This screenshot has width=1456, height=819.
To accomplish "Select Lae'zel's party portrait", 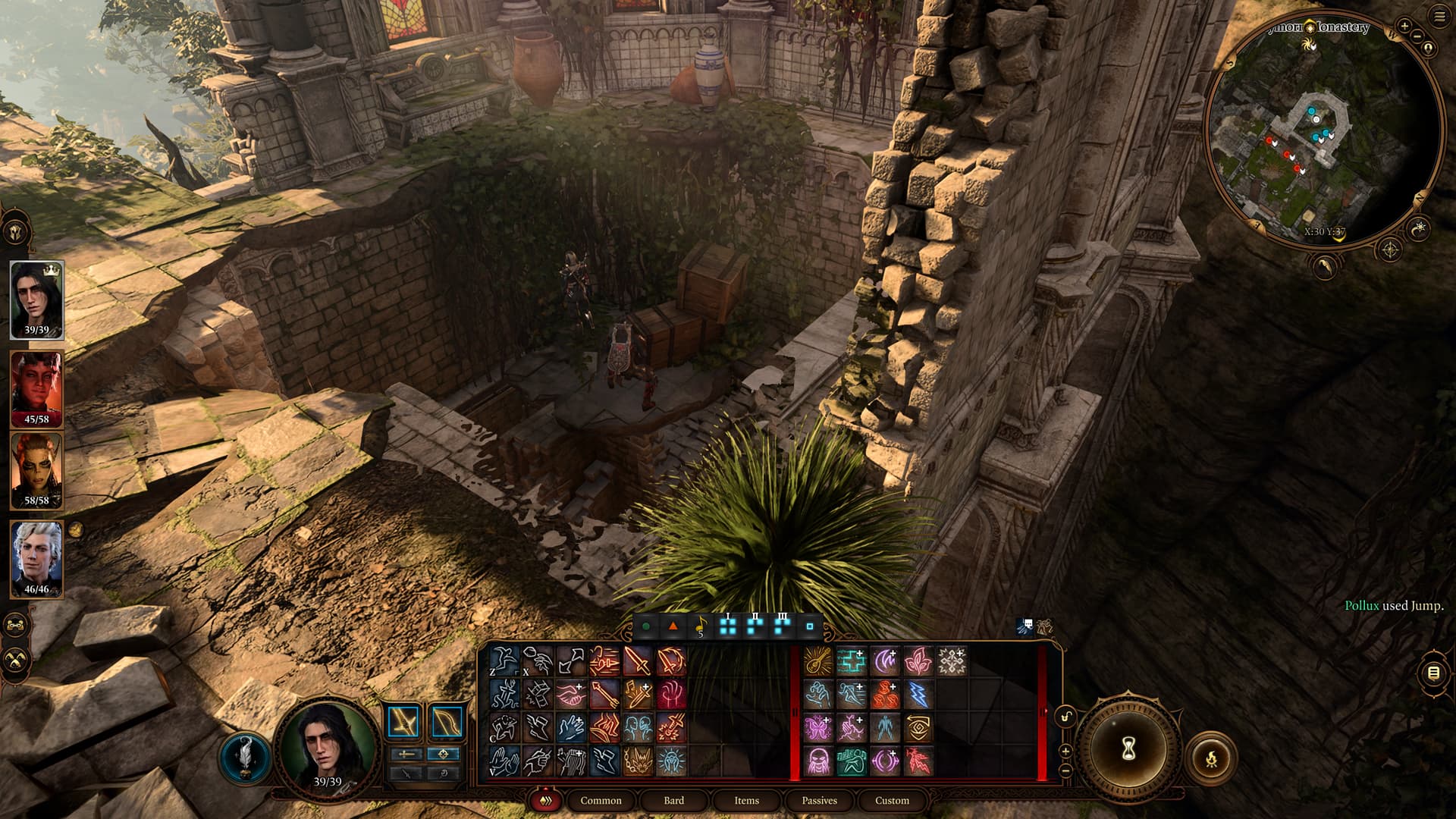I will (x=36, y=469).
